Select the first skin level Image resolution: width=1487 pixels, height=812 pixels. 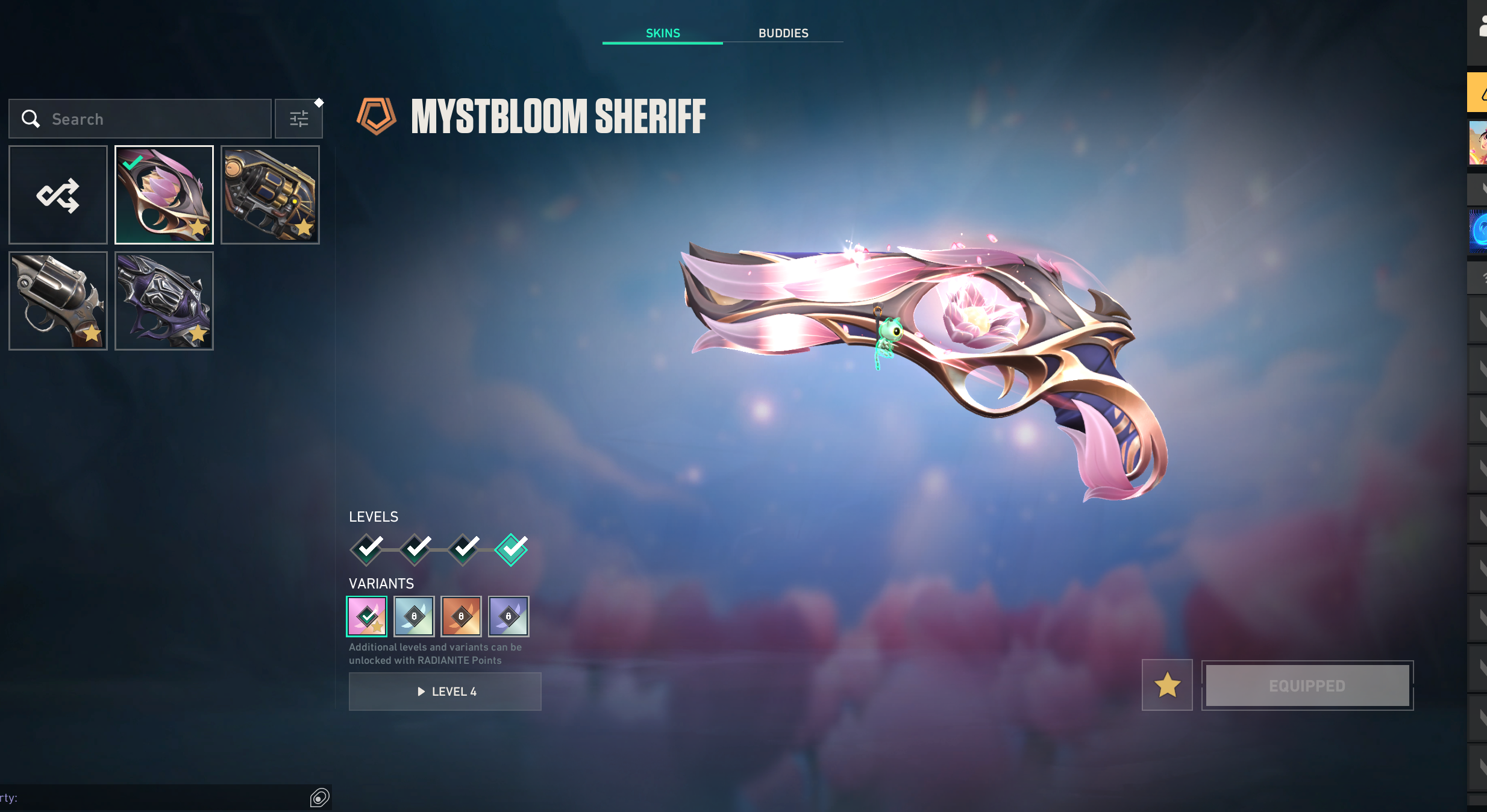367,549
